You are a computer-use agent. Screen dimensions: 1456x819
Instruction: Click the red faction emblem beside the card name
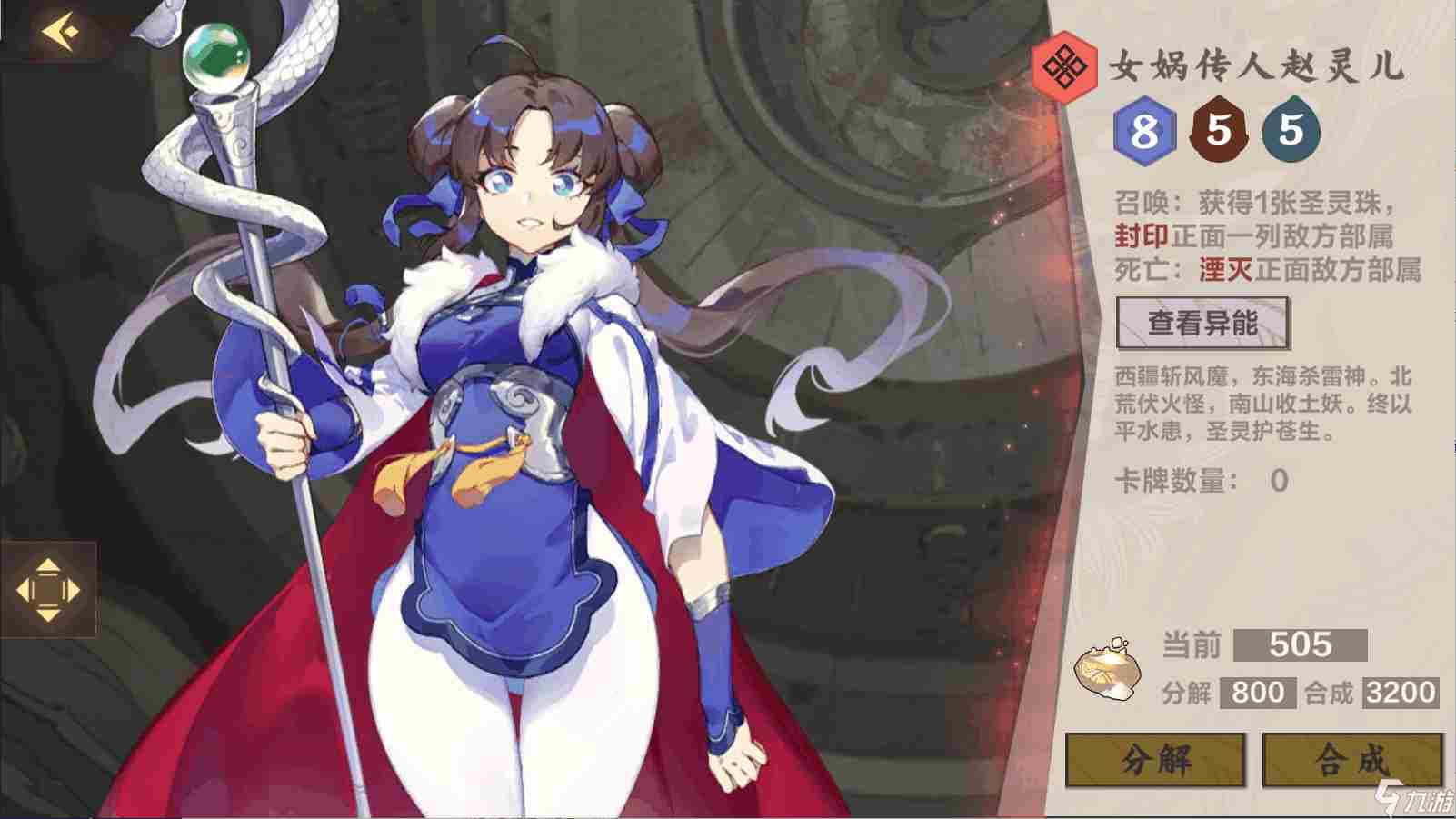(1066, 63)
